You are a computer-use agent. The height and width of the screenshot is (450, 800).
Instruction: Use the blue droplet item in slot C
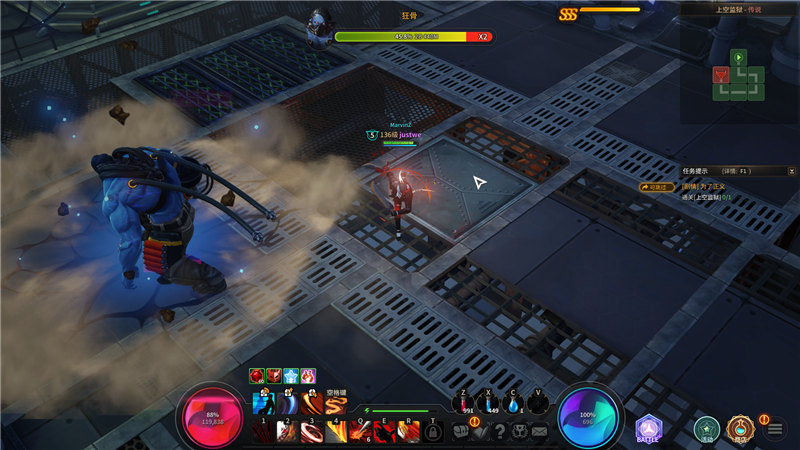pyautogui.click(x=514, y=402)
